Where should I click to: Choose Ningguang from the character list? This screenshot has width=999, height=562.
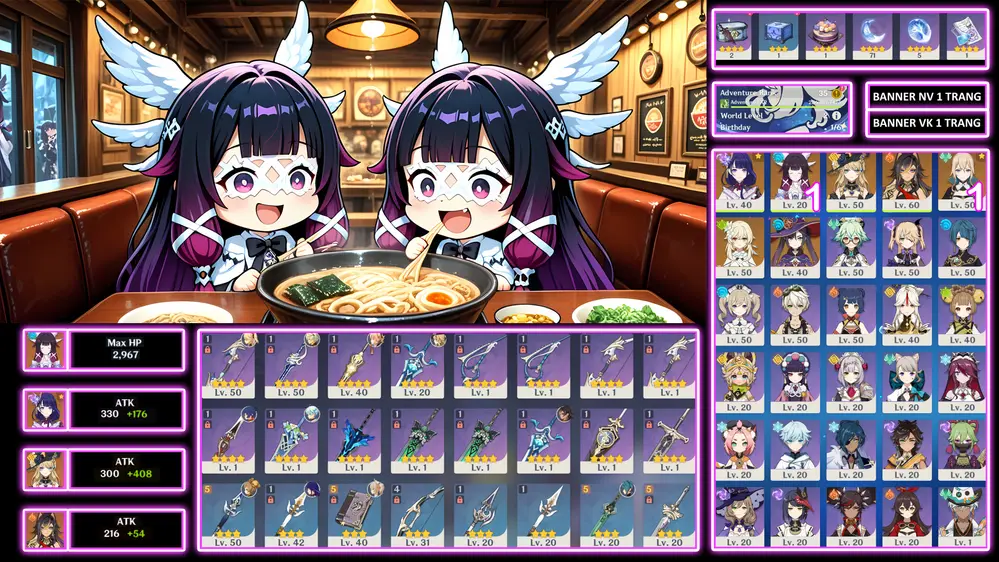coord(907,312)
